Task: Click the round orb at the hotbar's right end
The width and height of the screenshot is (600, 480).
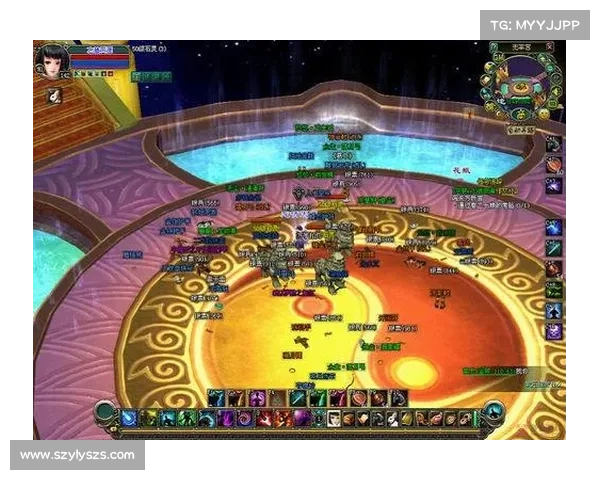Action: click(492, 410)
